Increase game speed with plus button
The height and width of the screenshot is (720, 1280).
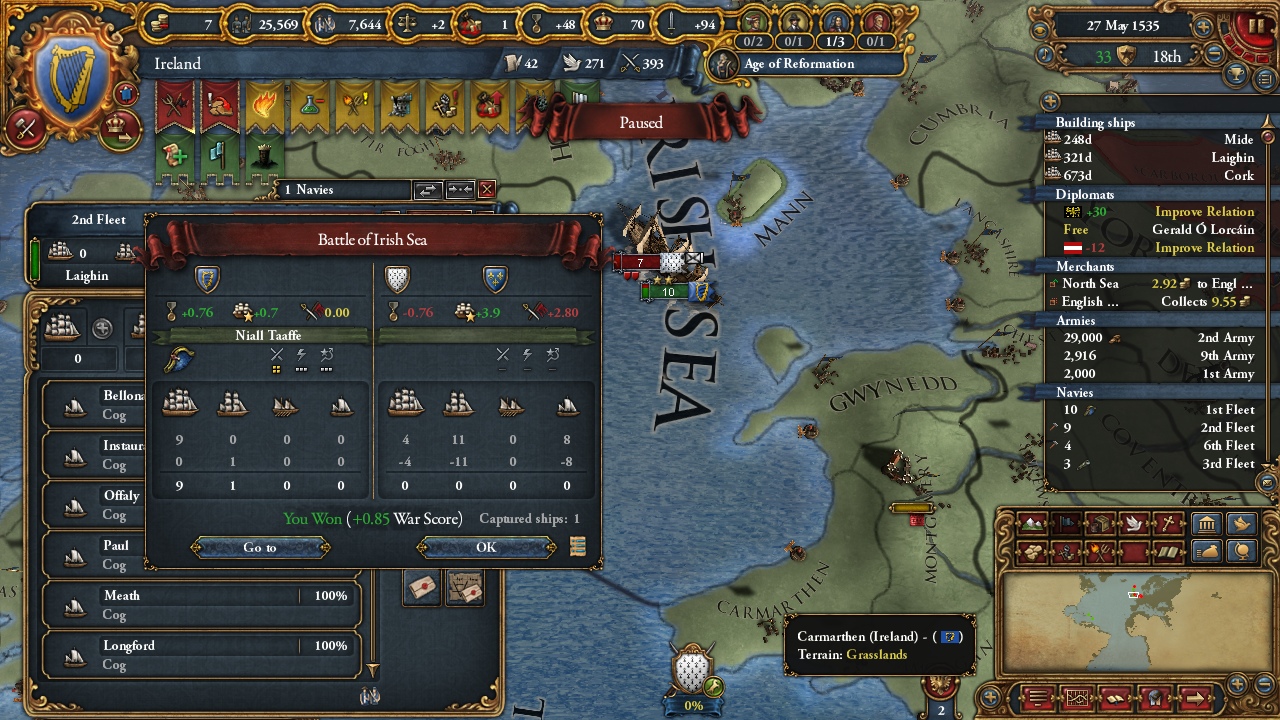(x=1203, y=27)
